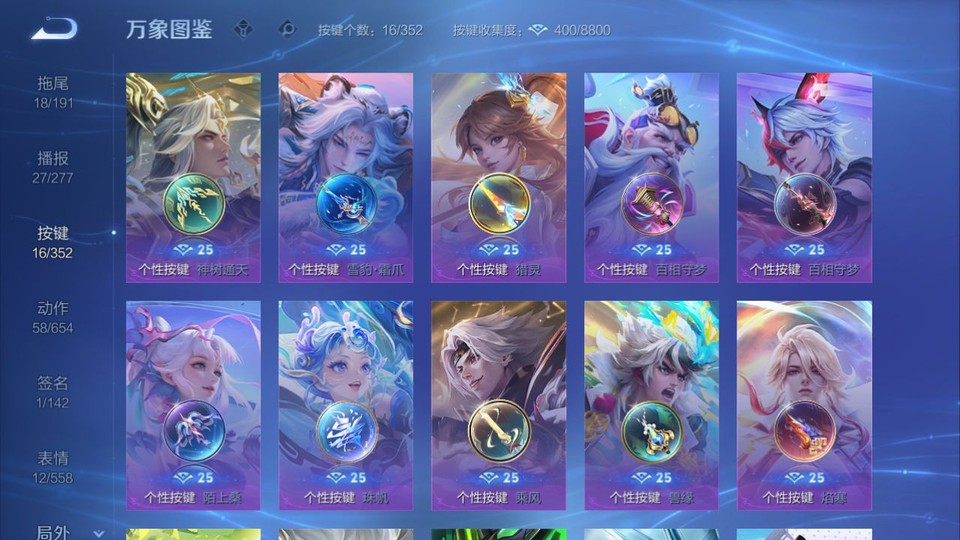Screen dimensions: 960x540
Task: Select the 按键 category tab
Action: (x=54, y=242)
